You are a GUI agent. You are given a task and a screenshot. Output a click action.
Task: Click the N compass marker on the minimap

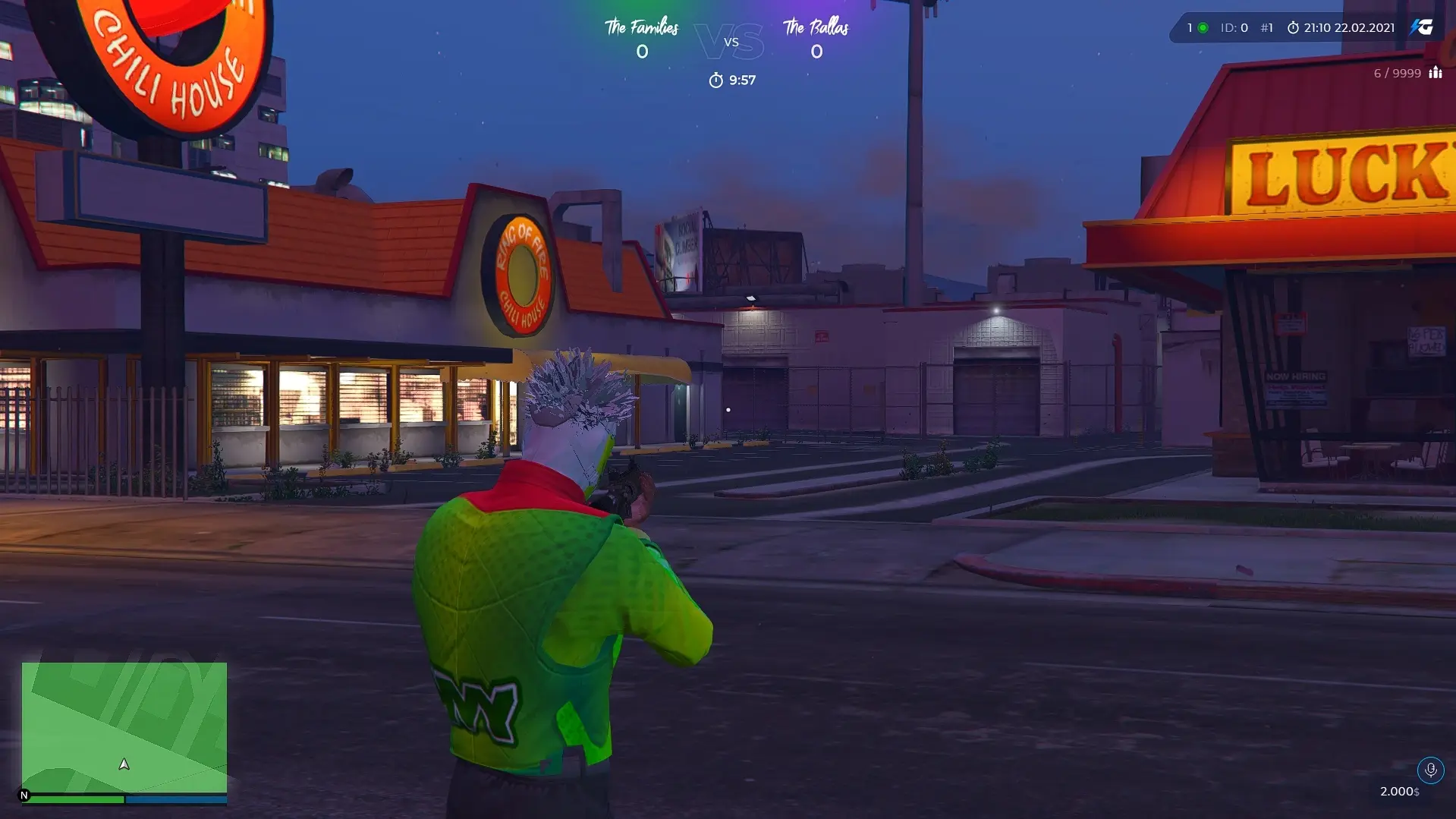[24, 794]
